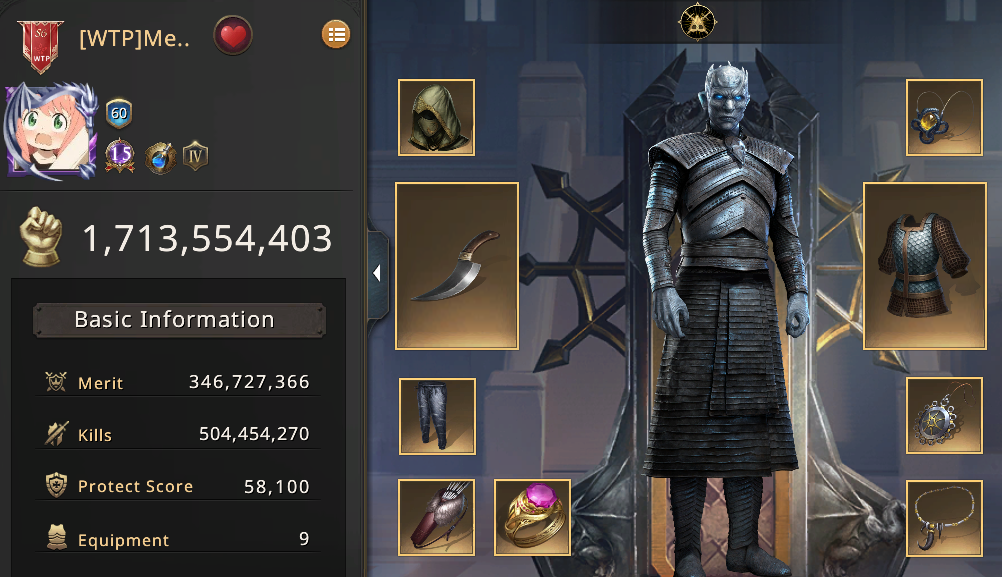Collapse the info panel with arrow tab
The height and width of the screenshot is (577, 1002).
click(378, 274)
